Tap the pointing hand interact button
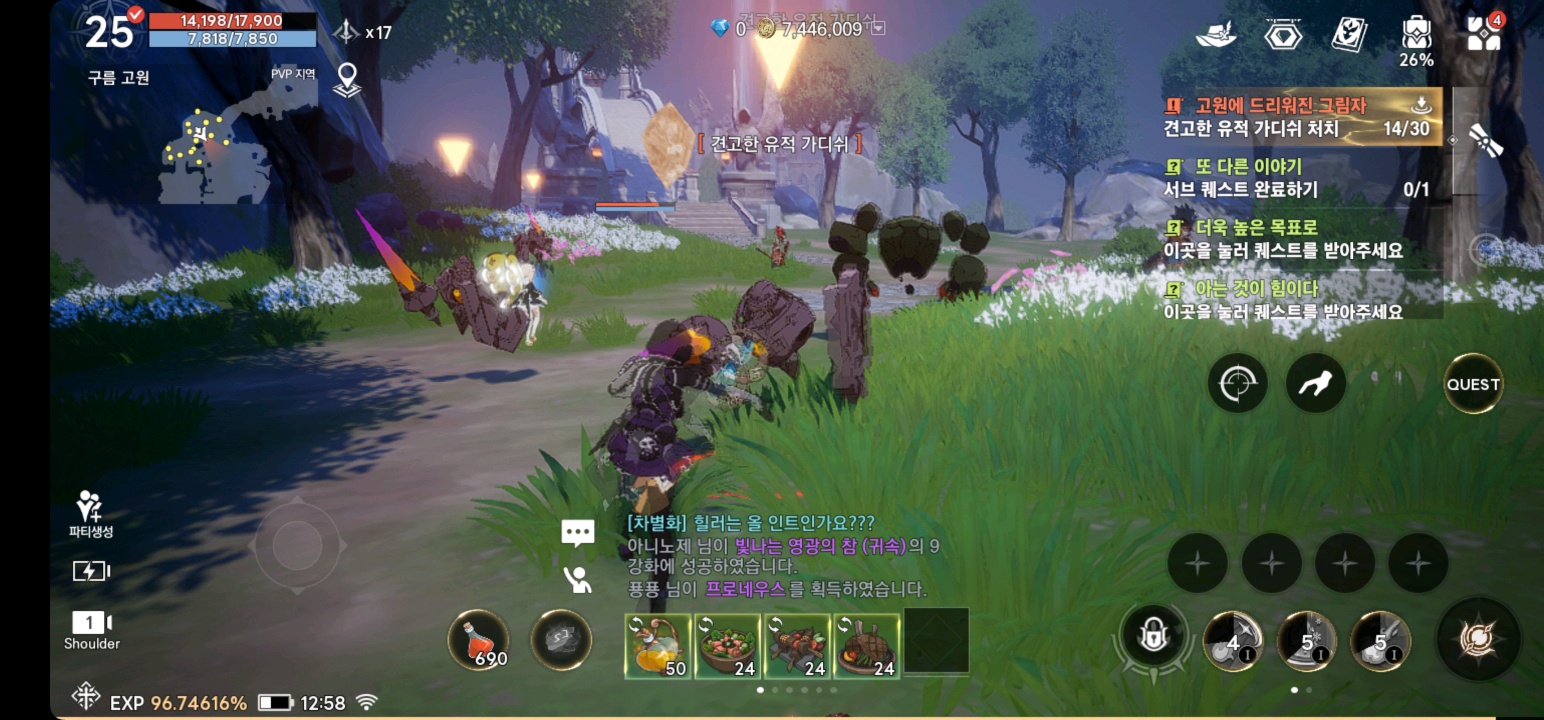The height and width of the screenshot is (720, 1544). click(x=1314, y=384)
